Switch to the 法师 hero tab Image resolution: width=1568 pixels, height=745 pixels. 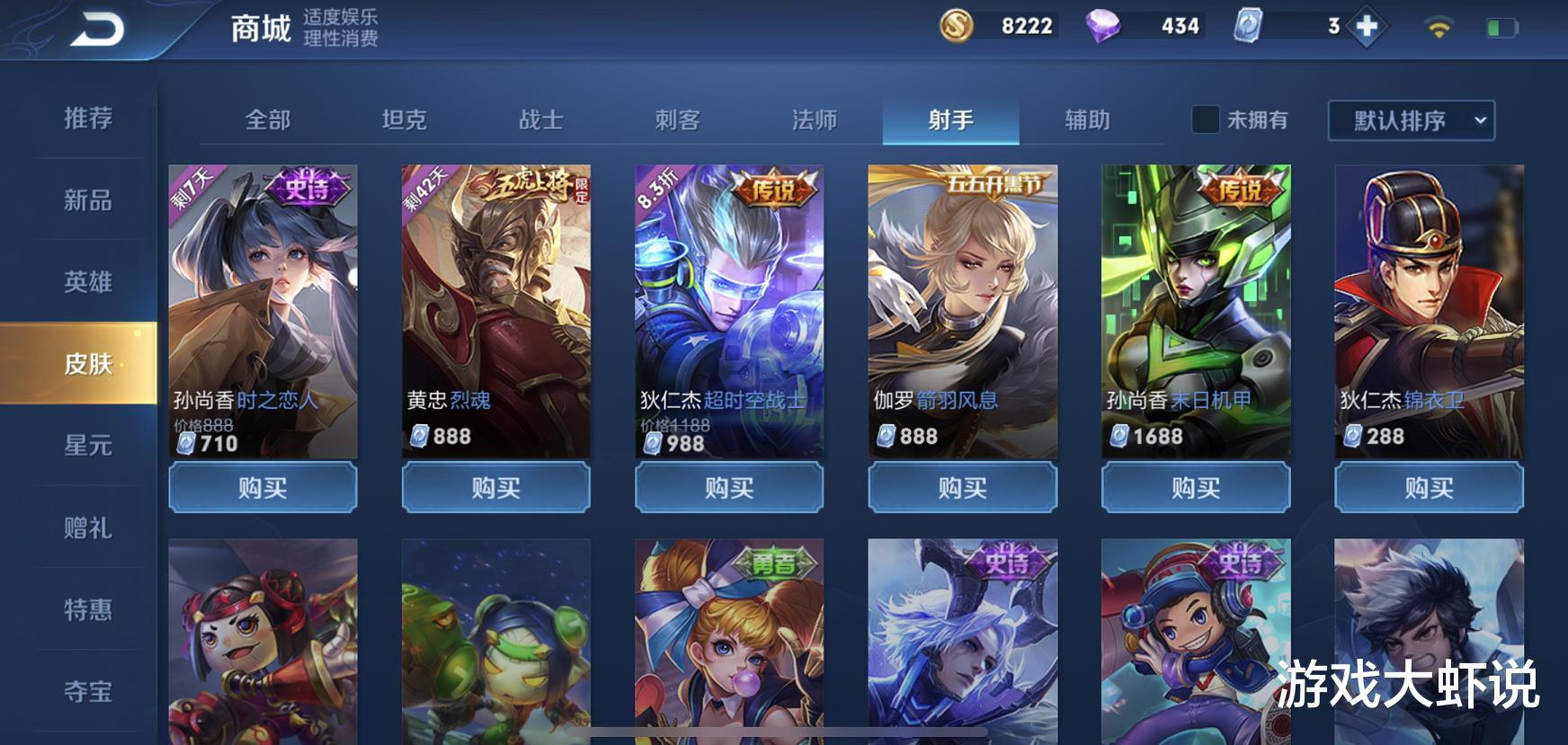point(814,120)
